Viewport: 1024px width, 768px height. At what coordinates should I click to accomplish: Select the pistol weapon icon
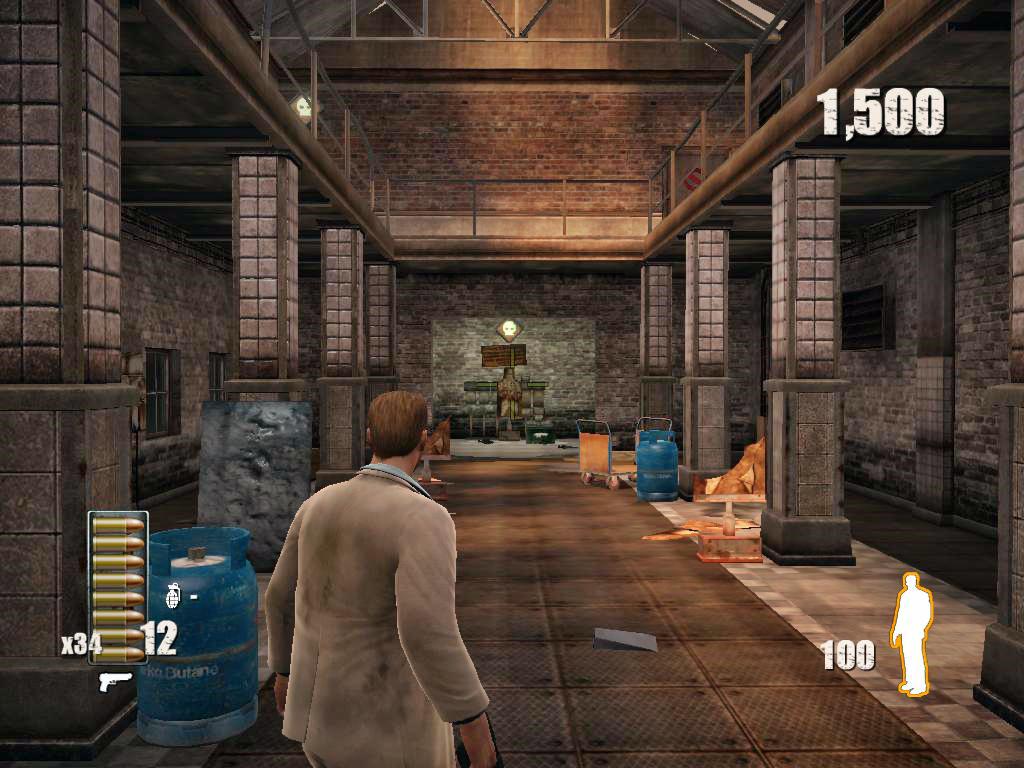pos(116,681)
